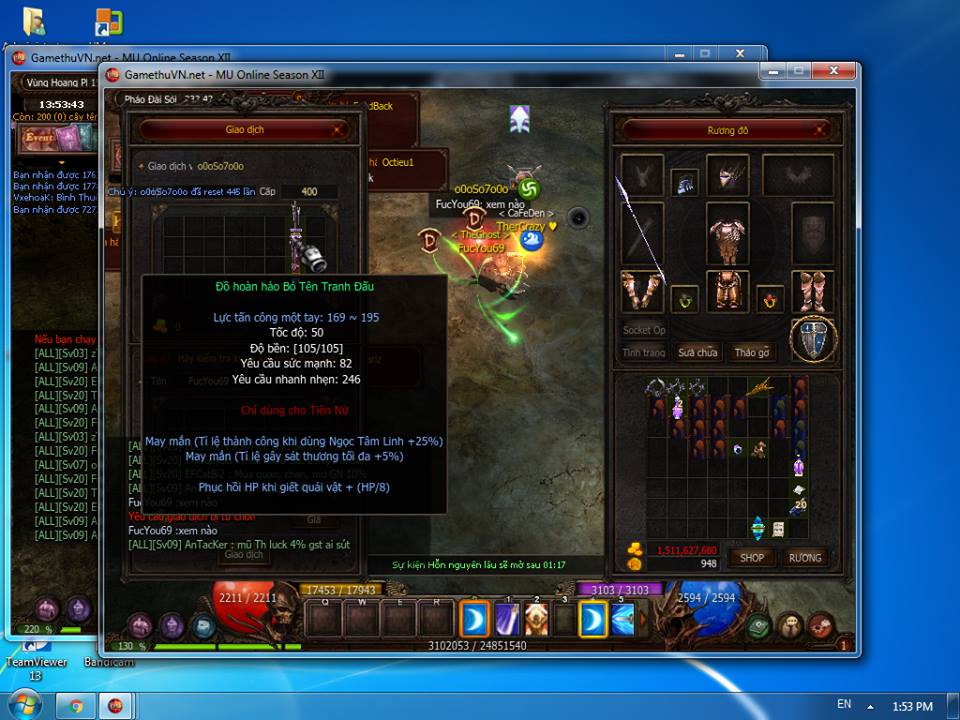Click the Sửa chữa repair button
The height and width of the screenshot is (720, 960).
pyautogui.click(x=698, y=352)
